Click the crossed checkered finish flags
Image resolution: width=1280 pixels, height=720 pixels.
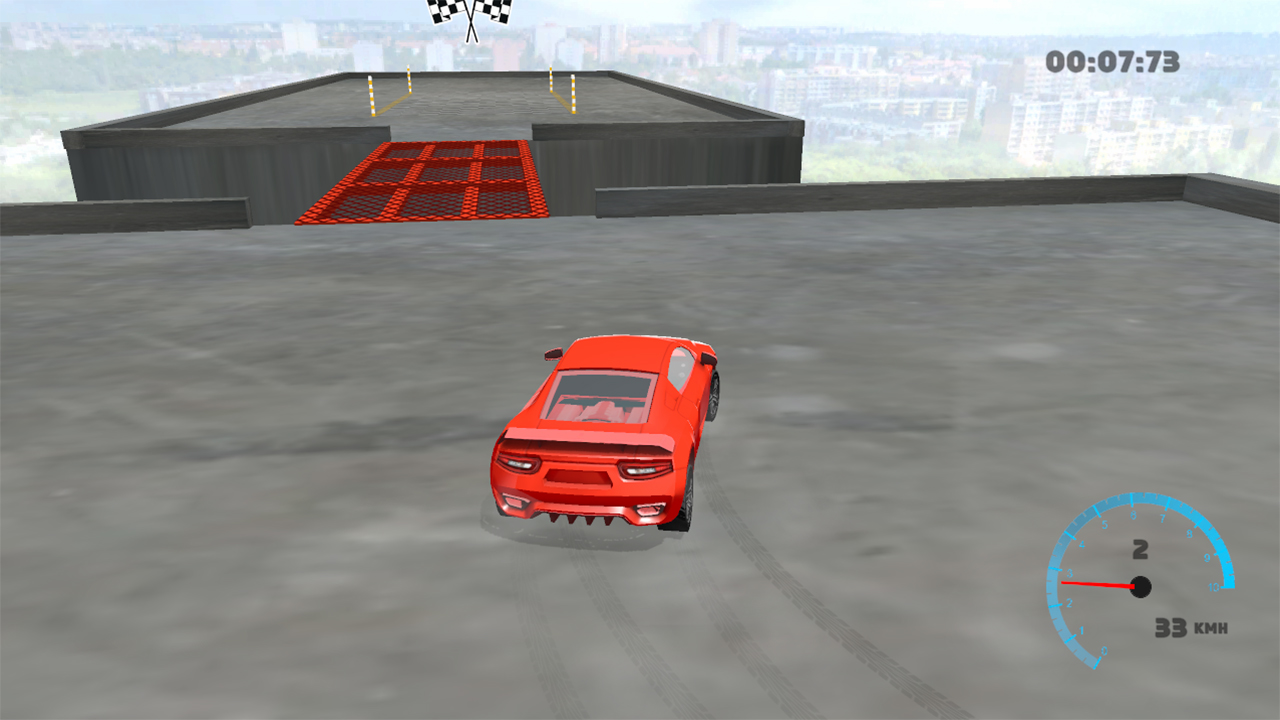(470, 15)
